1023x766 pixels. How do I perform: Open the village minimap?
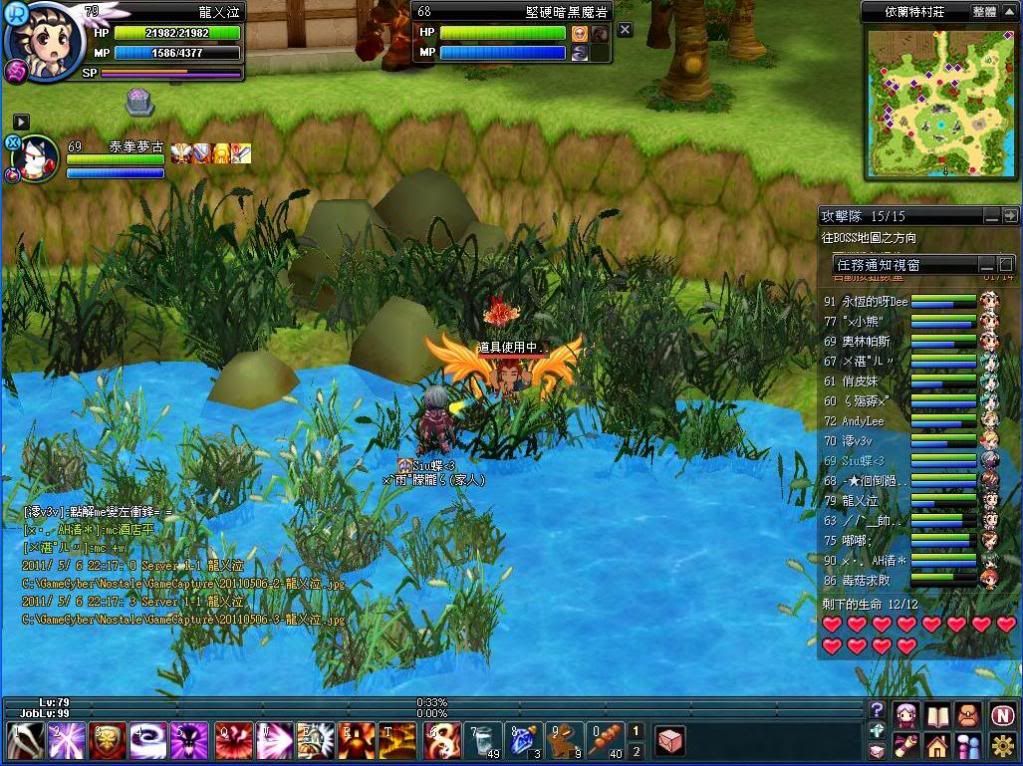click(939, 103)
